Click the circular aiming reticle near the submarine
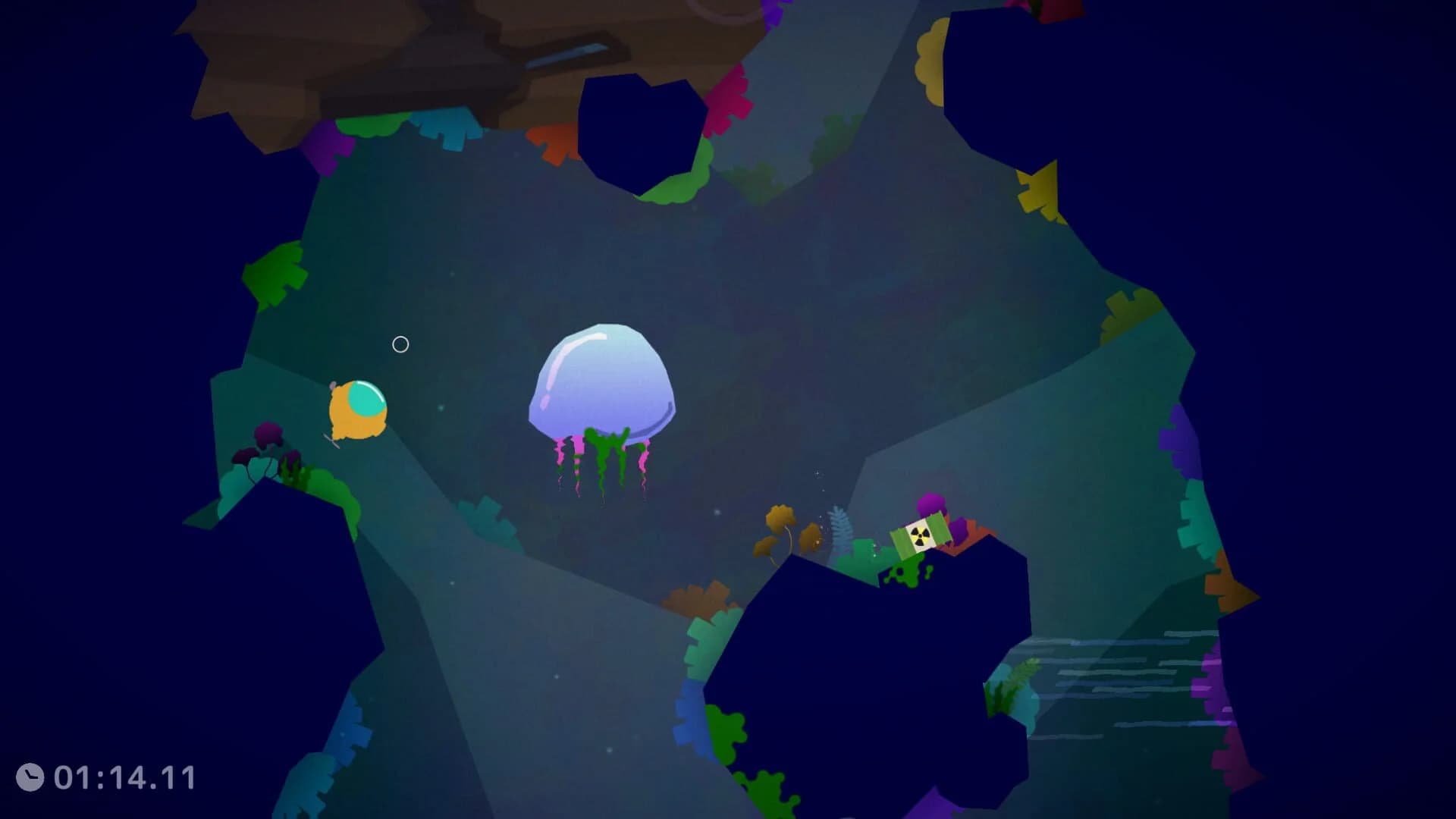1456x819 pixels. tap(400, 344)
